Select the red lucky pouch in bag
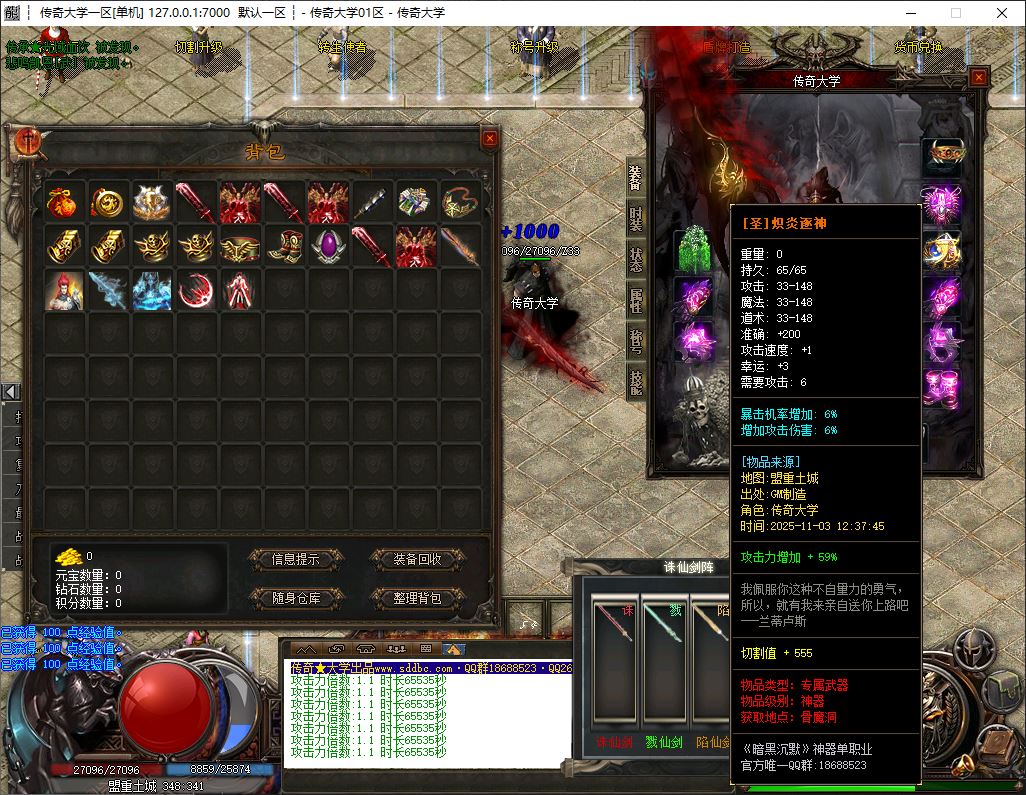This screenshot has width=1026, height=795. point(63,201)
